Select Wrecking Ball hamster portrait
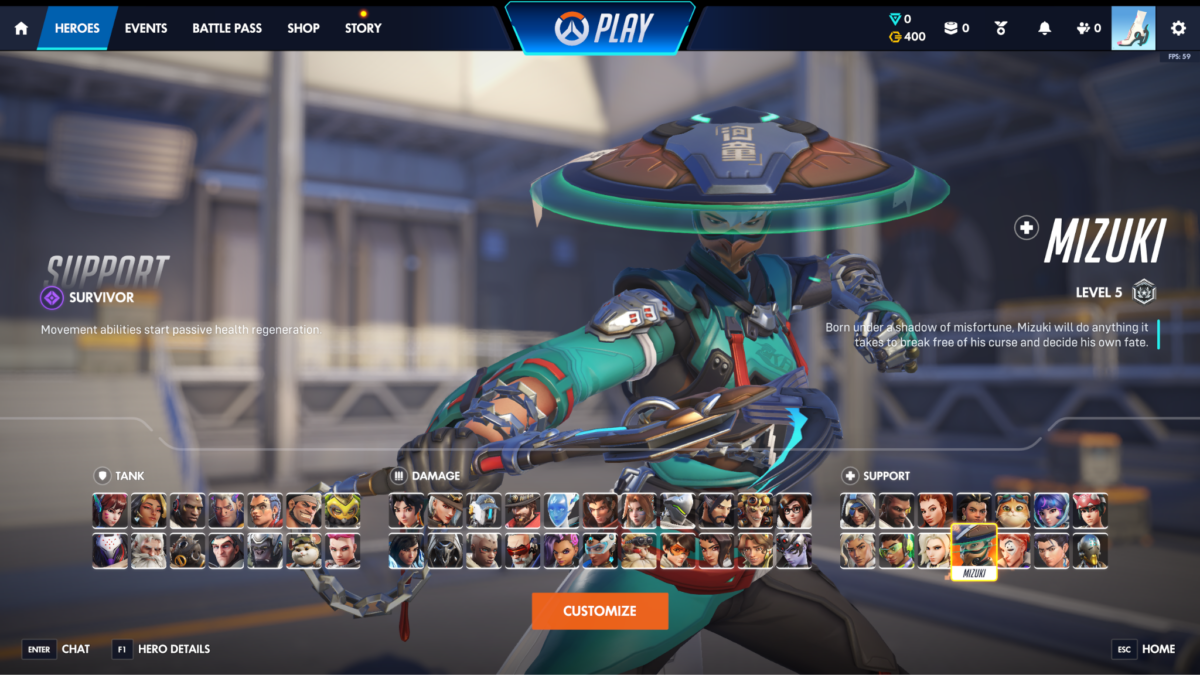 [x=304, y=550]
